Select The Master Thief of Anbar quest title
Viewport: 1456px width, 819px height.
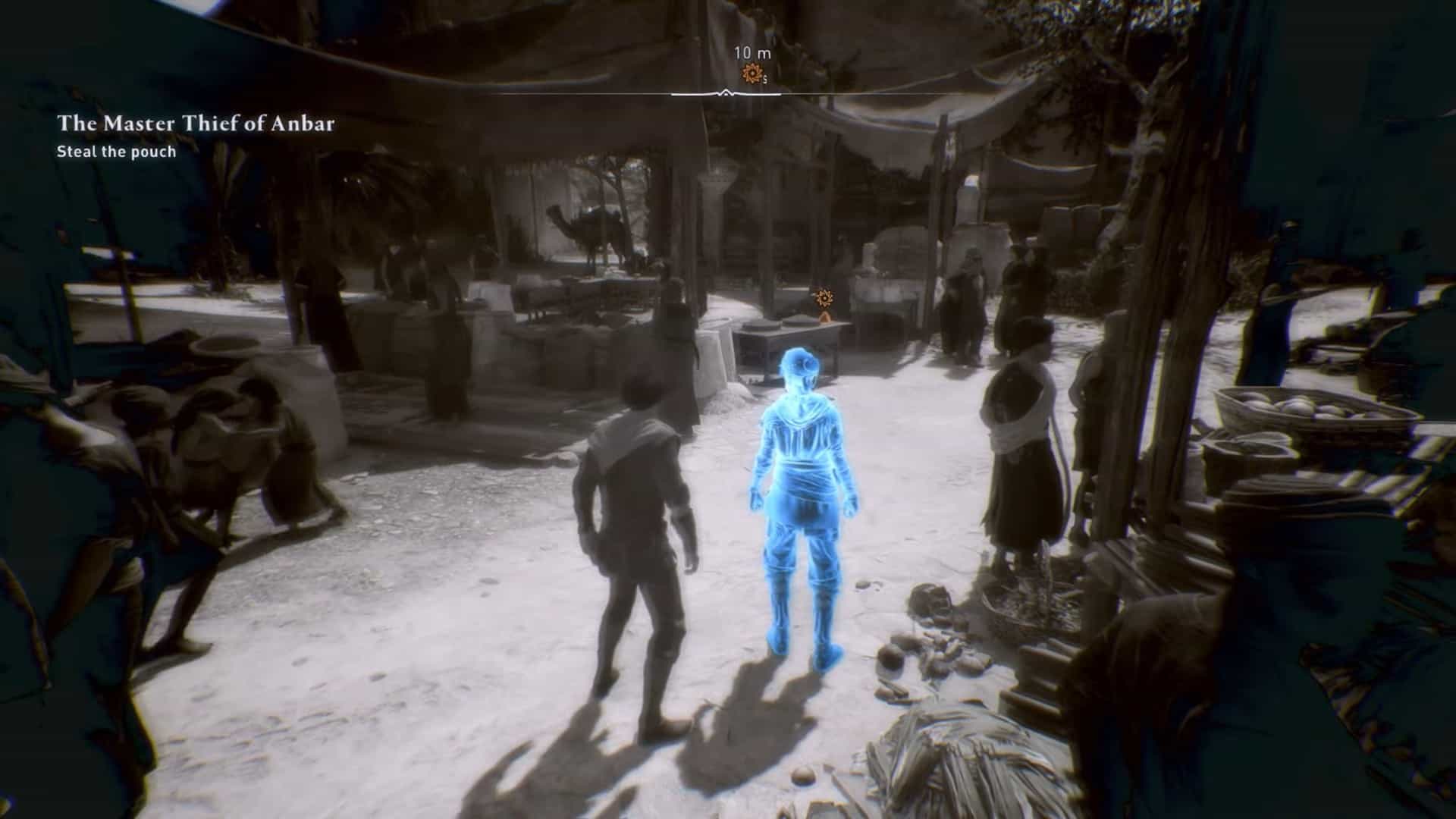coord(196,124)
